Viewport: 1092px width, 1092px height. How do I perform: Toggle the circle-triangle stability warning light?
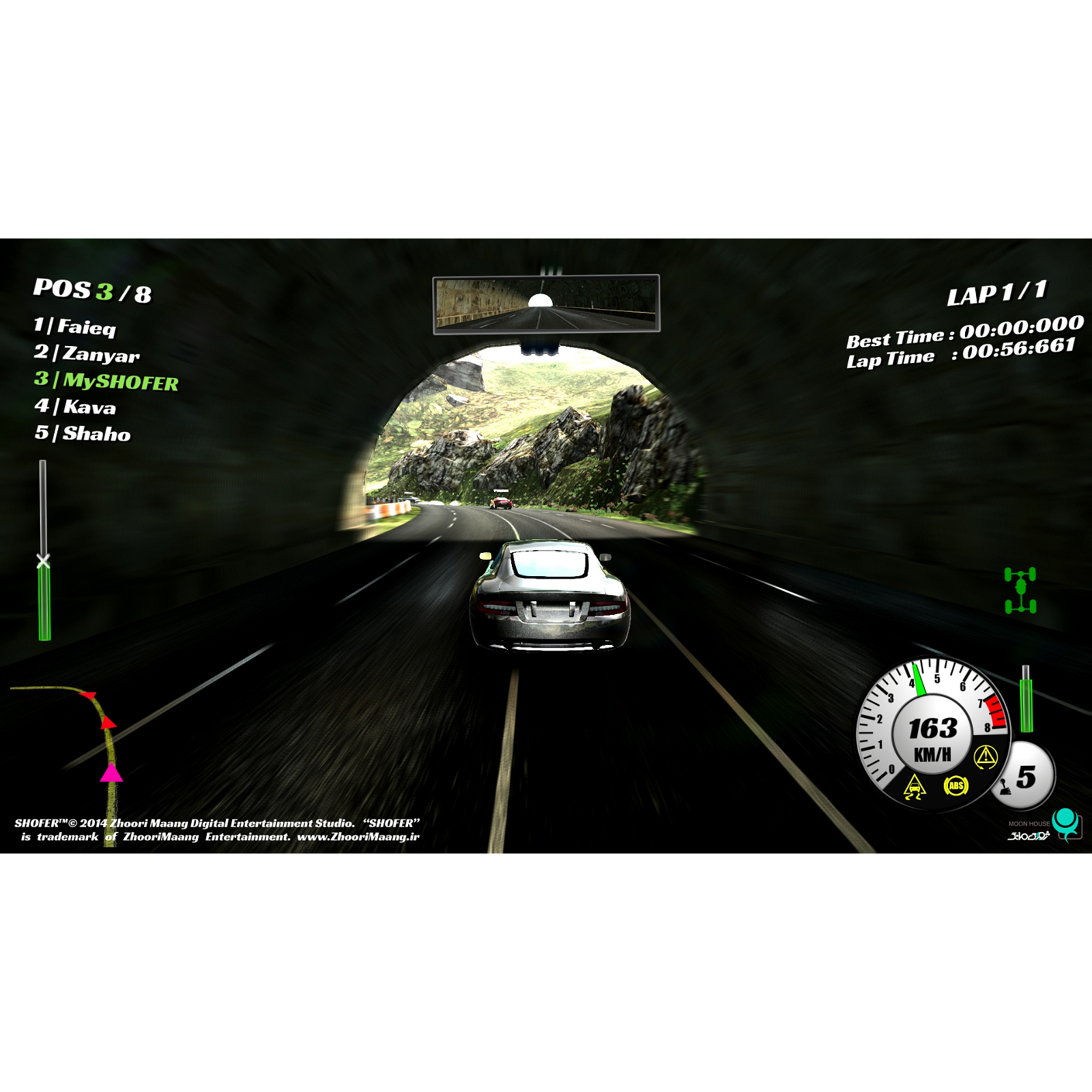pos(986,756)
